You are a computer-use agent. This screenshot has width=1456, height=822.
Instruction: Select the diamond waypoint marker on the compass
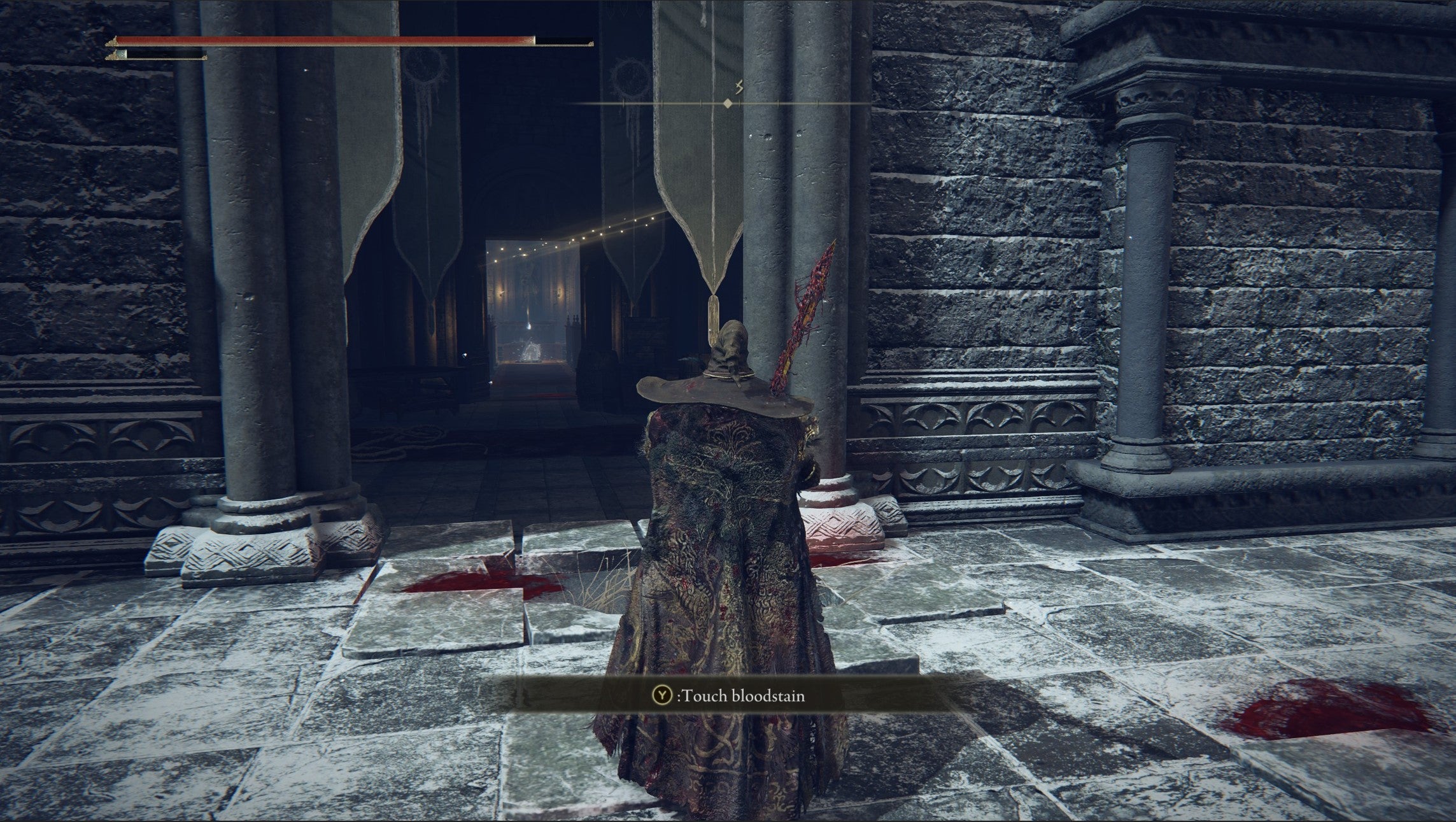(728, 104)
